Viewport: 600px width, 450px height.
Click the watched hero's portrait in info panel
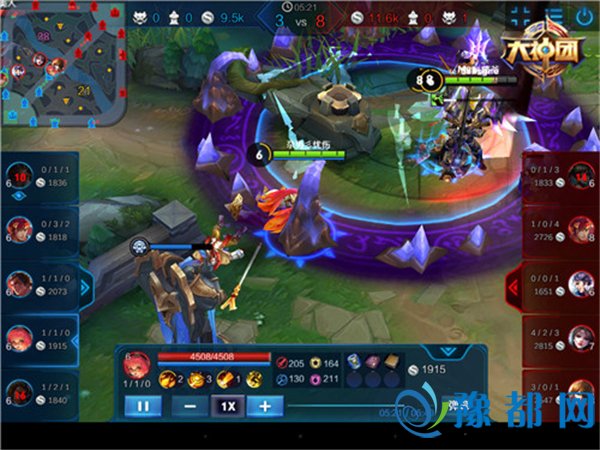pyautogui.click(x=135, y=362)
